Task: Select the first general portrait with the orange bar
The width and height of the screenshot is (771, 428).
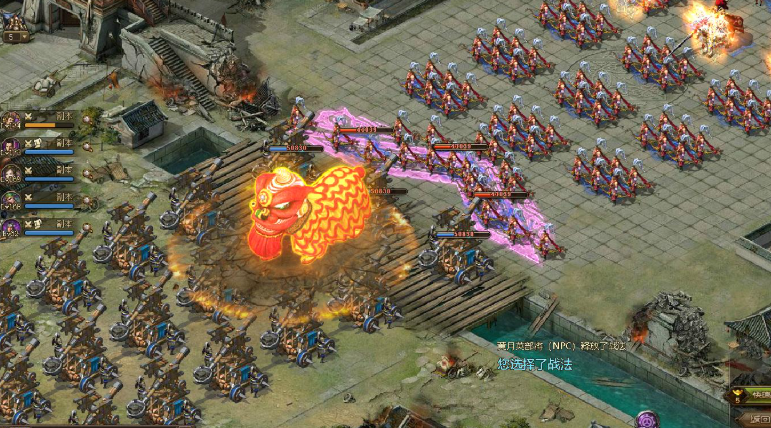Action: tap(12, 121)
